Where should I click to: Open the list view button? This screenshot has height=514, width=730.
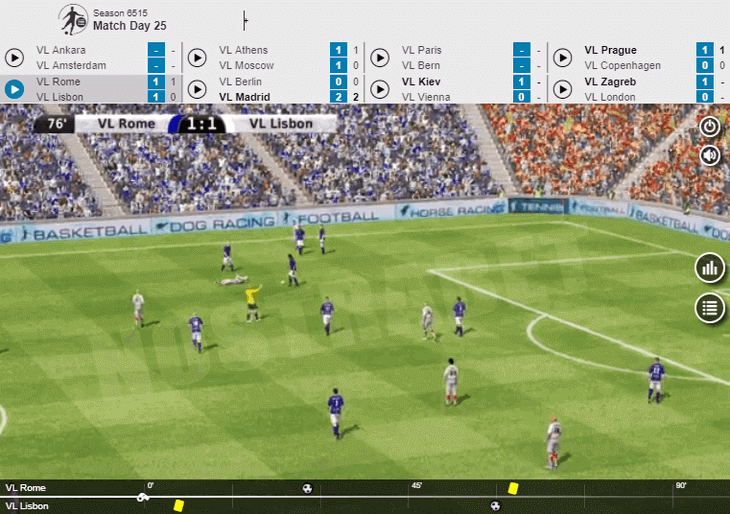click(x=710, y=307)
